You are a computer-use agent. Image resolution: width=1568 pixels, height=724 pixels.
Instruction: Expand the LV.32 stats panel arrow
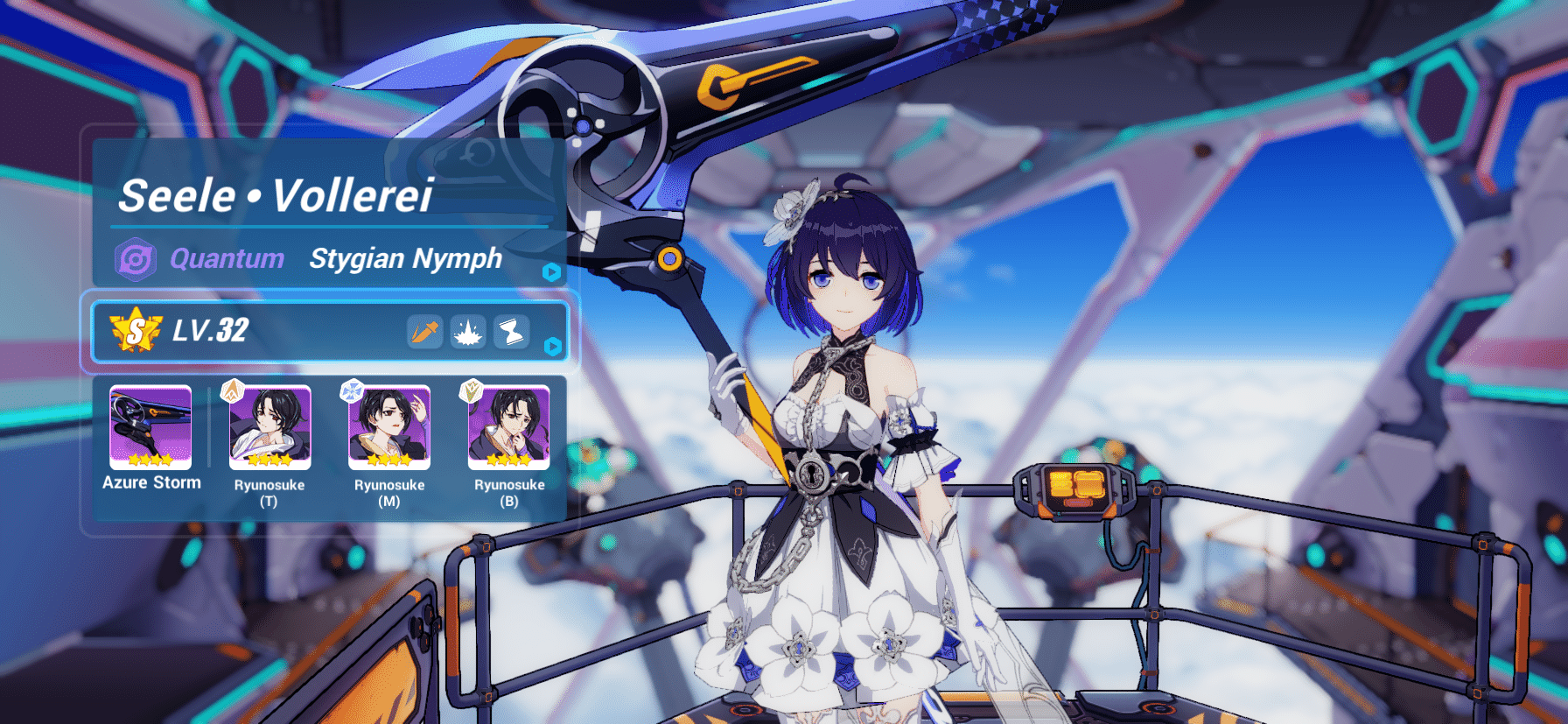tap(551, 348)
